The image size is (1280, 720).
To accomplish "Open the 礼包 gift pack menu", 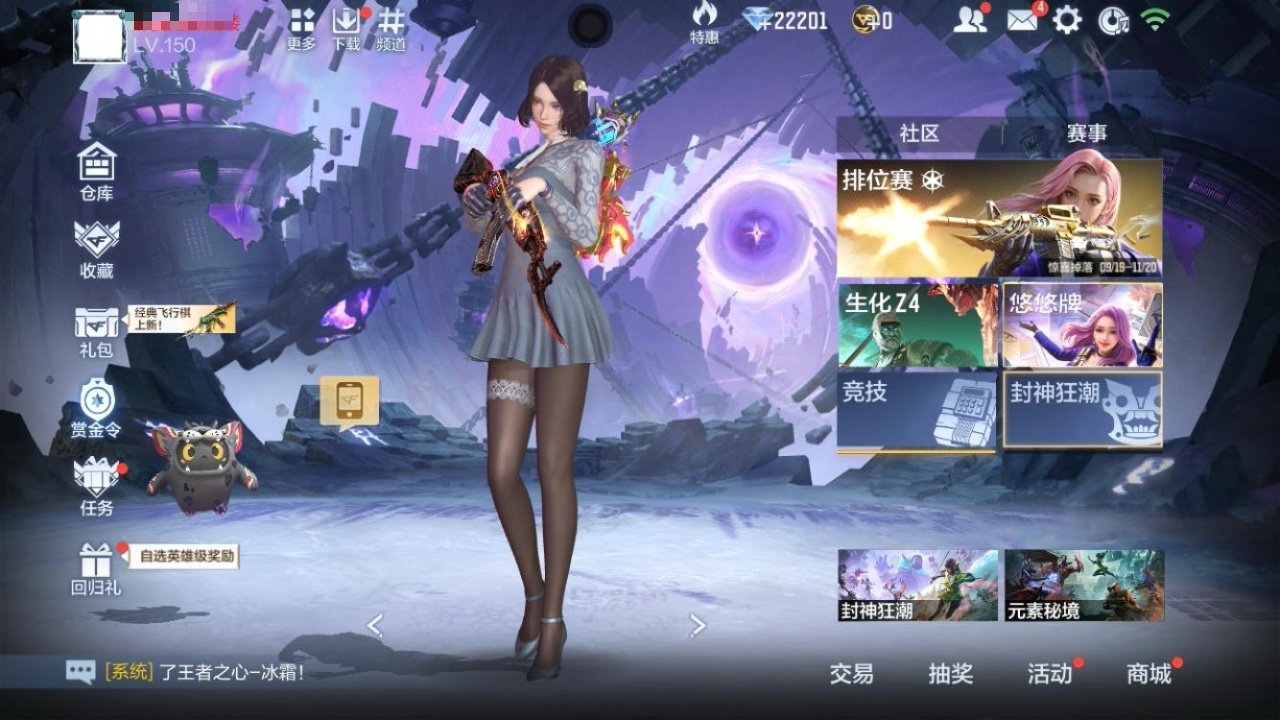I will (x=97, y=331).
